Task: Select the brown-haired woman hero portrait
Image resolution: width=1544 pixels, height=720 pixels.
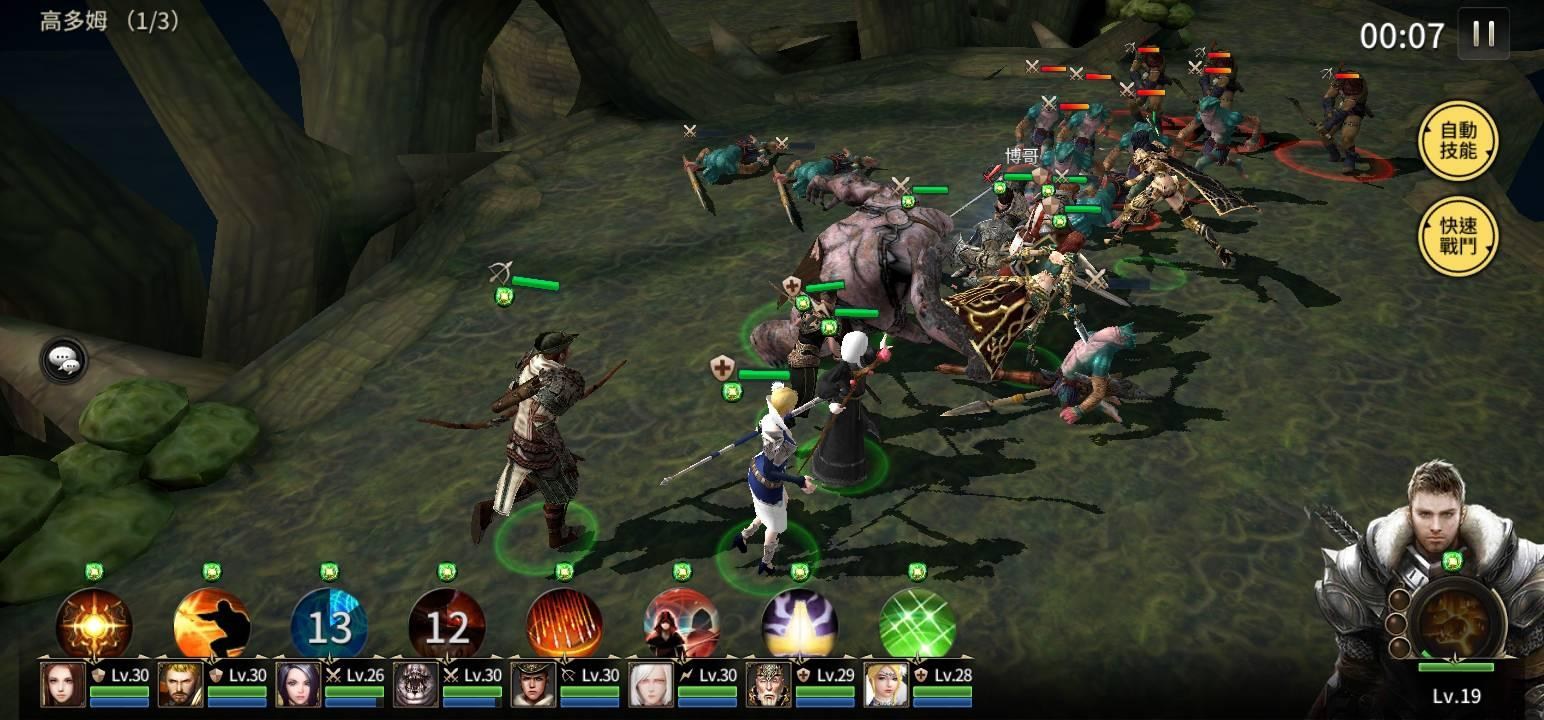Action: click(63, 684)
